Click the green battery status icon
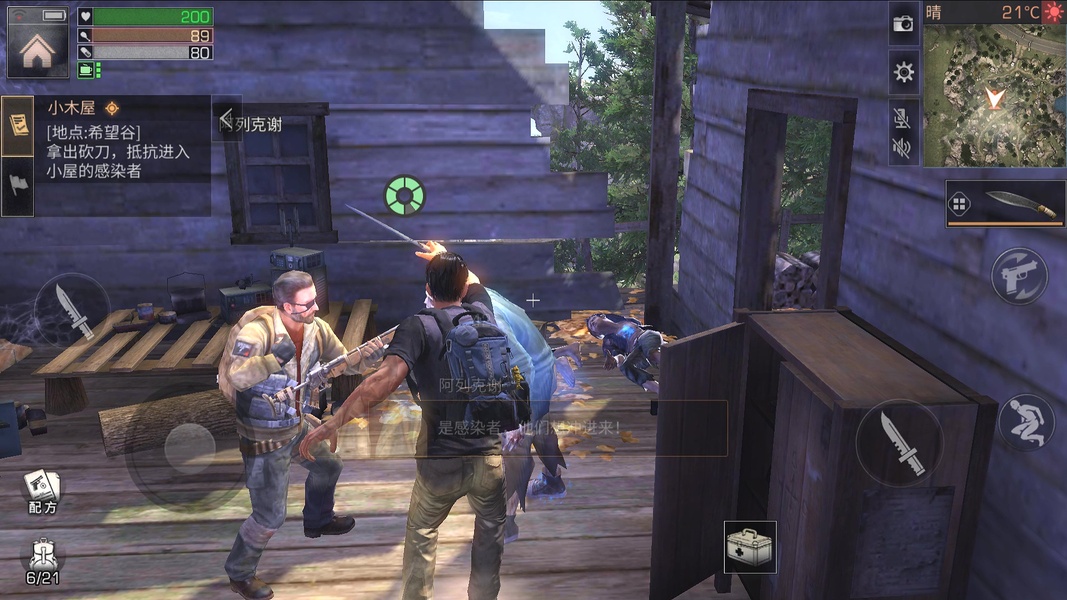 click(89, 69)
